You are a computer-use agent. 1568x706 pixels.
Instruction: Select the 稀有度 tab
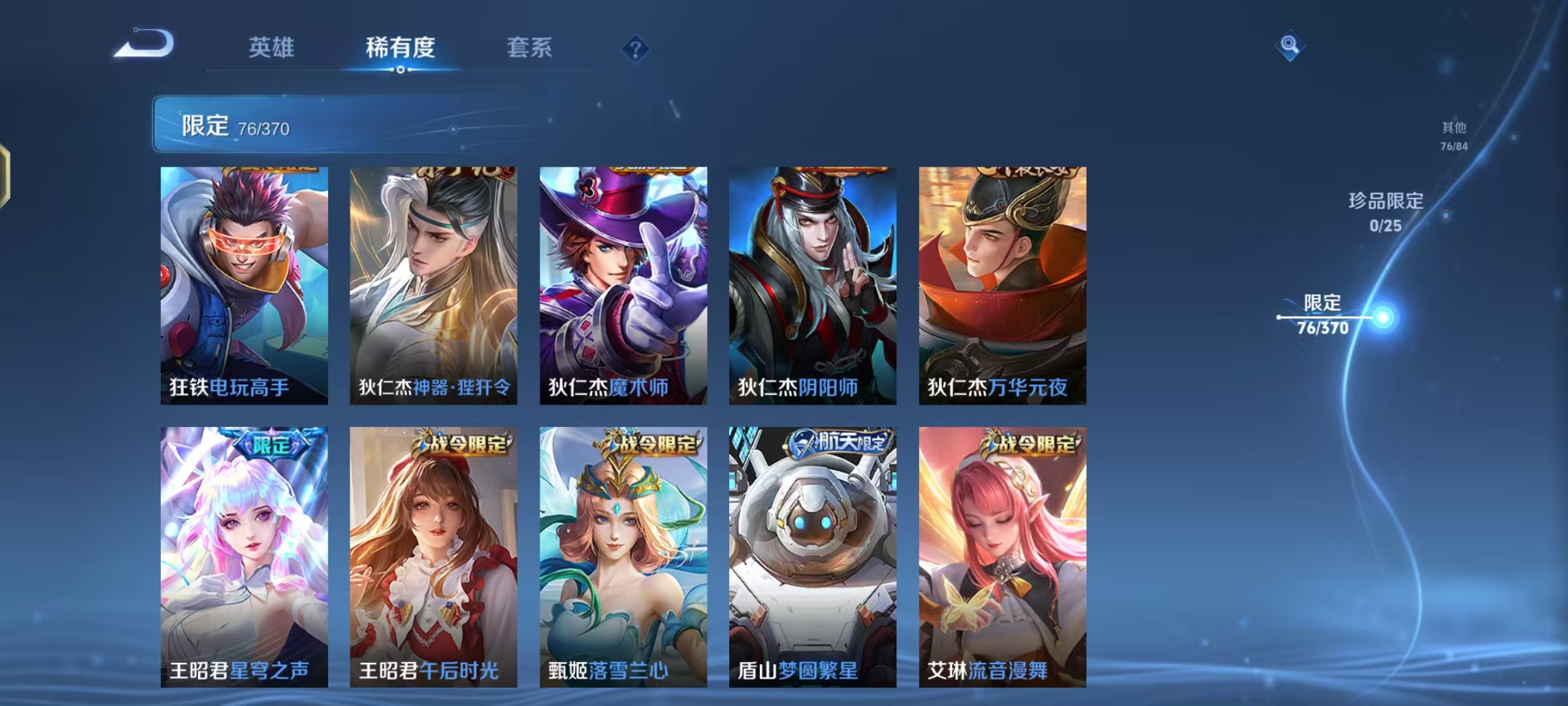[400, 48]
